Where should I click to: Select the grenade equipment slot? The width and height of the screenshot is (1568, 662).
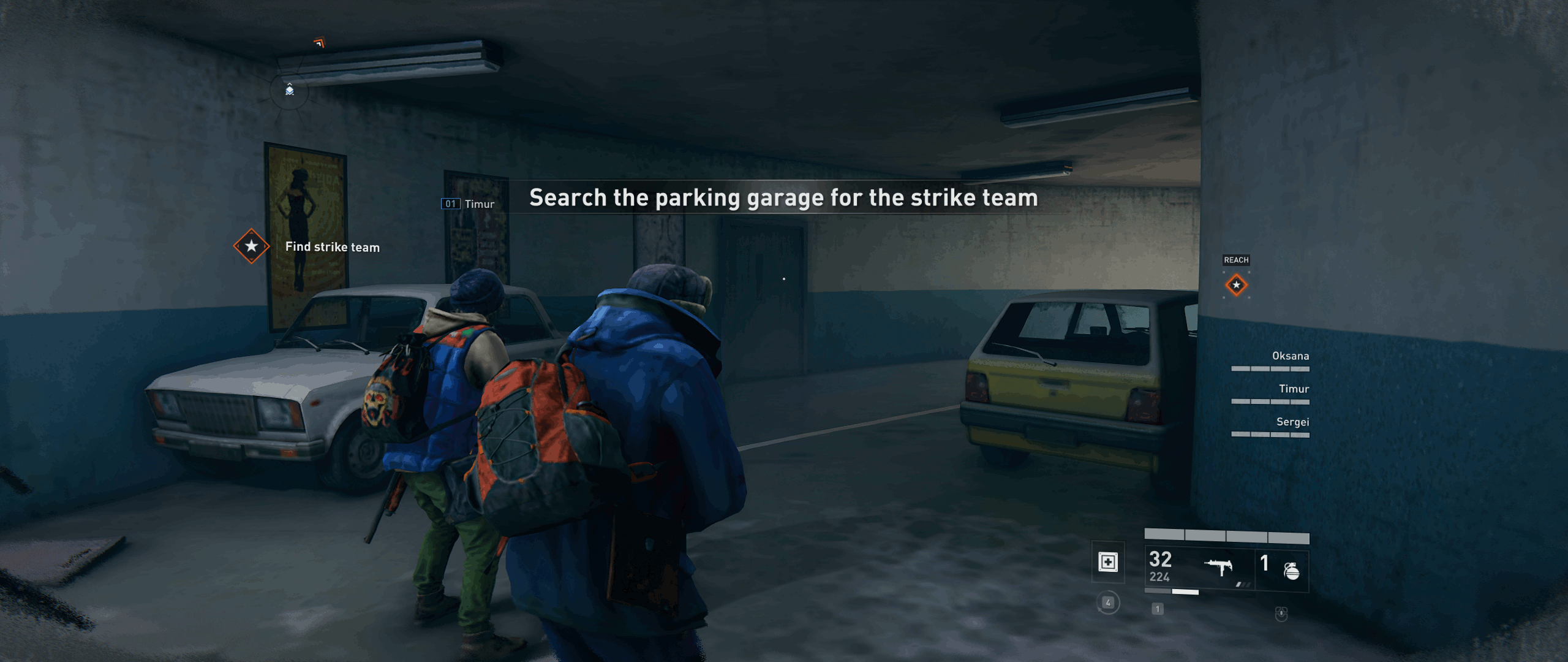click(1291, 571)
